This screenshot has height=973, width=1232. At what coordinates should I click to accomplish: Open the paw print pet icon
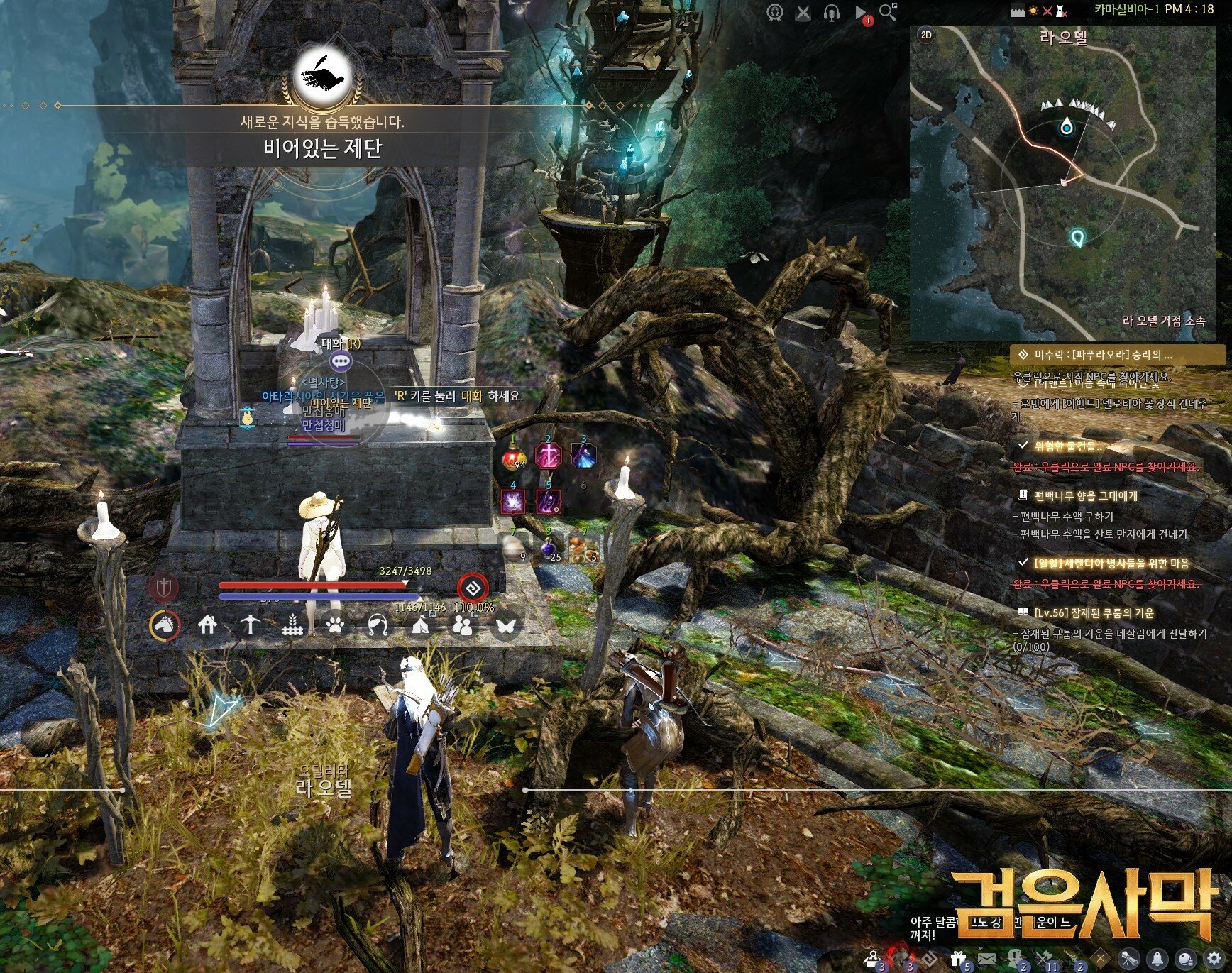point(335,625)
